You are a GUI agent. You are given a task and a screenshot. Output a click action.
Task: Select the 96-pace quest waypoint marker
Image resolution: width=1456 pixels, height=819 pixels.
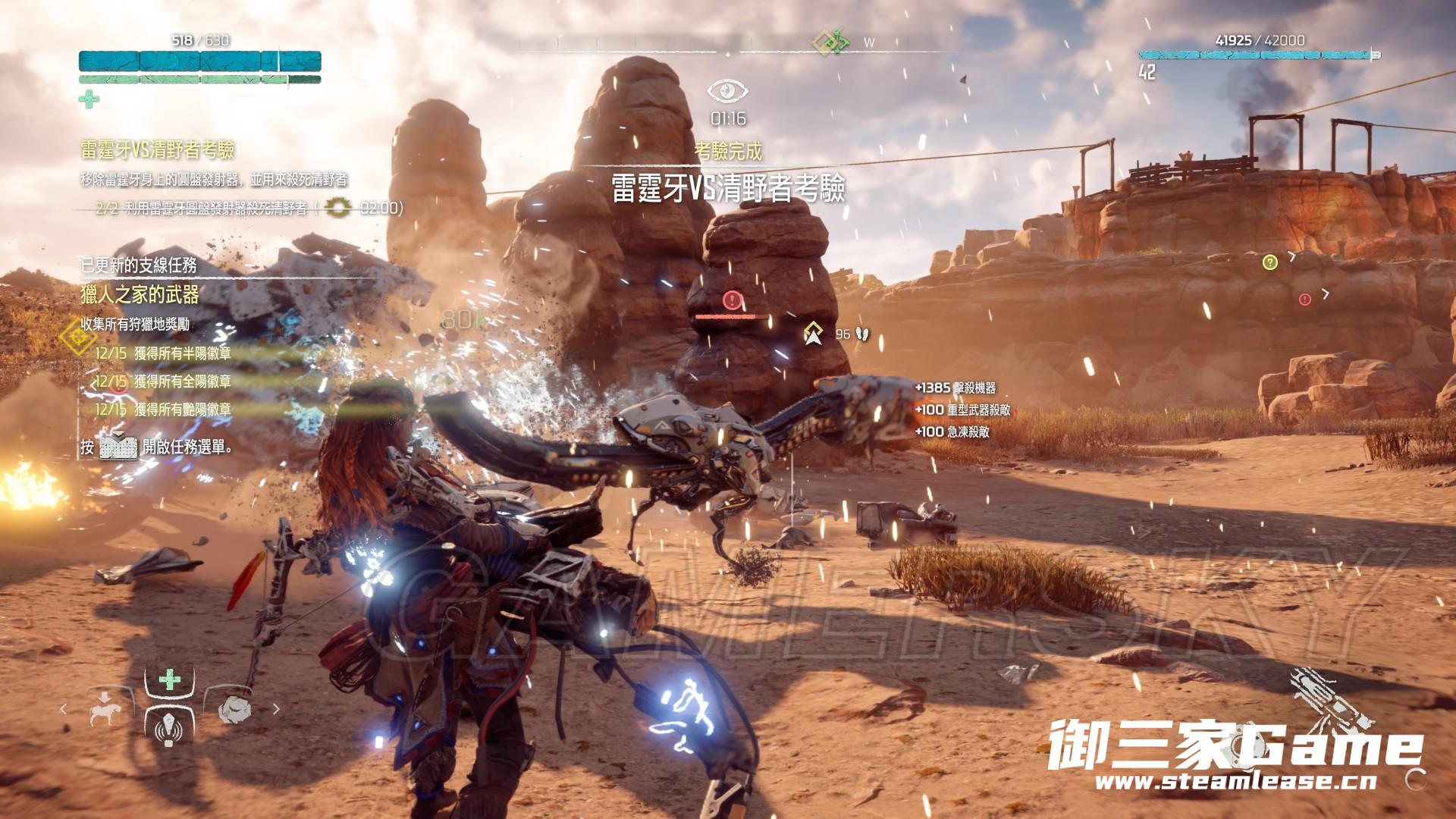814,333
